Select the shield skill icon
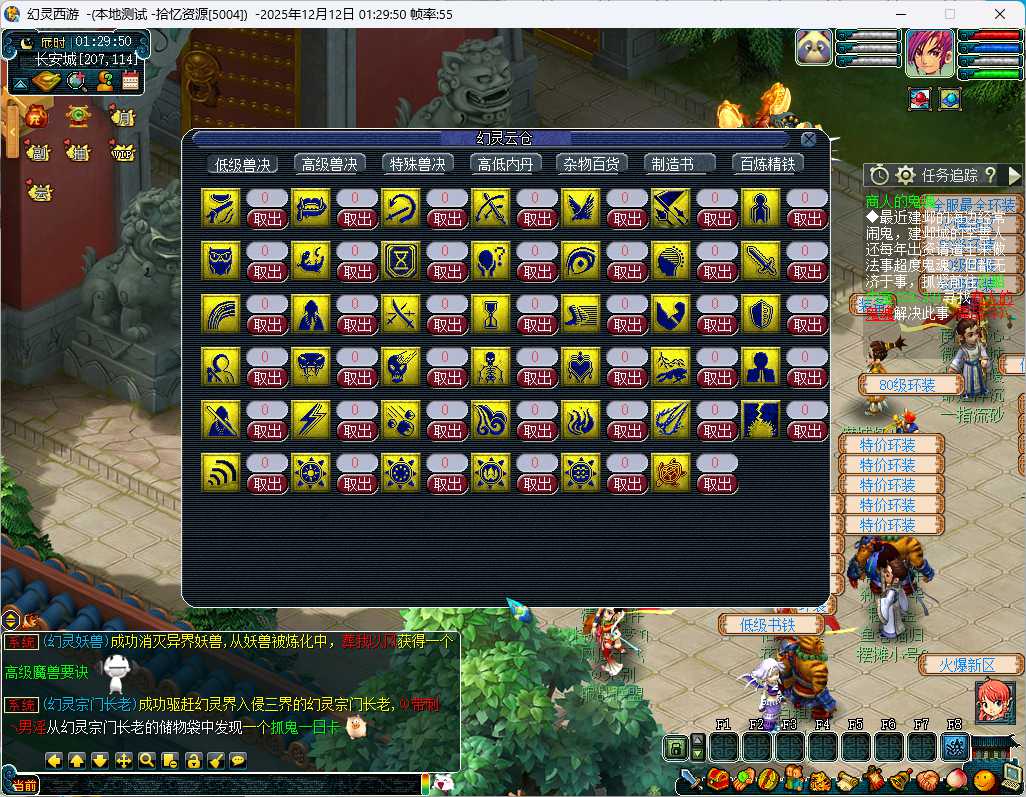 [760, 313]
